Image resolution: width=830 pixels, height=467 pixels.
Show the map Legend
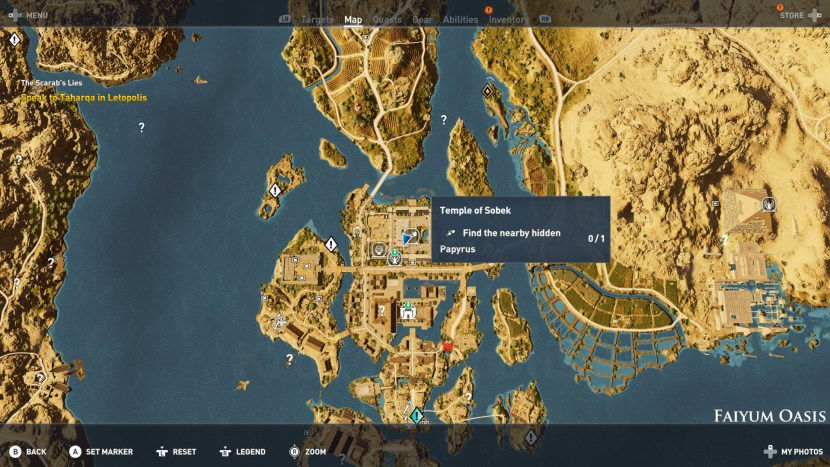point(243,451)
